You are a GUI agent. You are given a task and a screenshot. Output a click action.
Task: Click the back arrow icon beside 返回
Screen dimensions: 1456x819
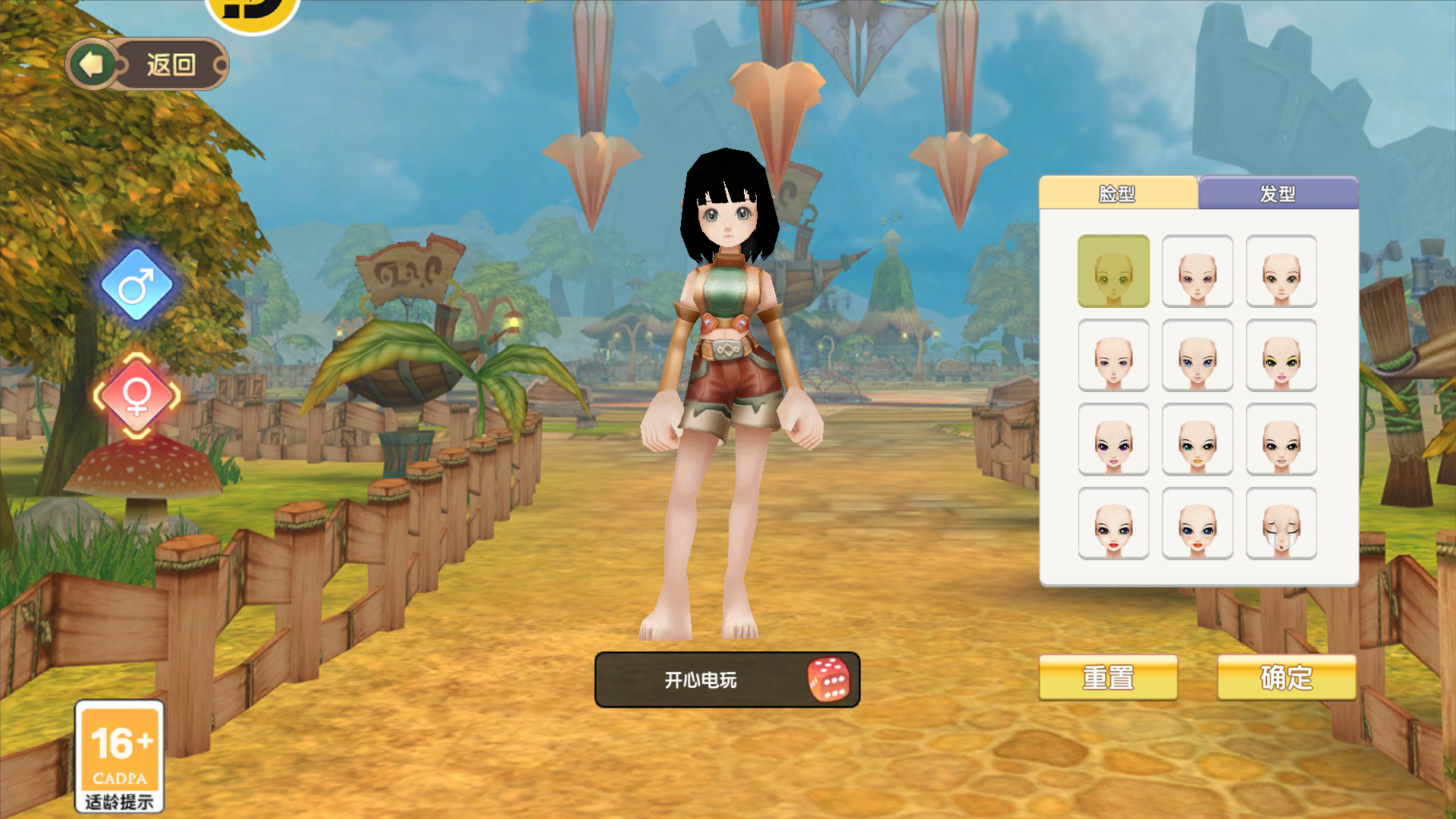pos(92,64)
